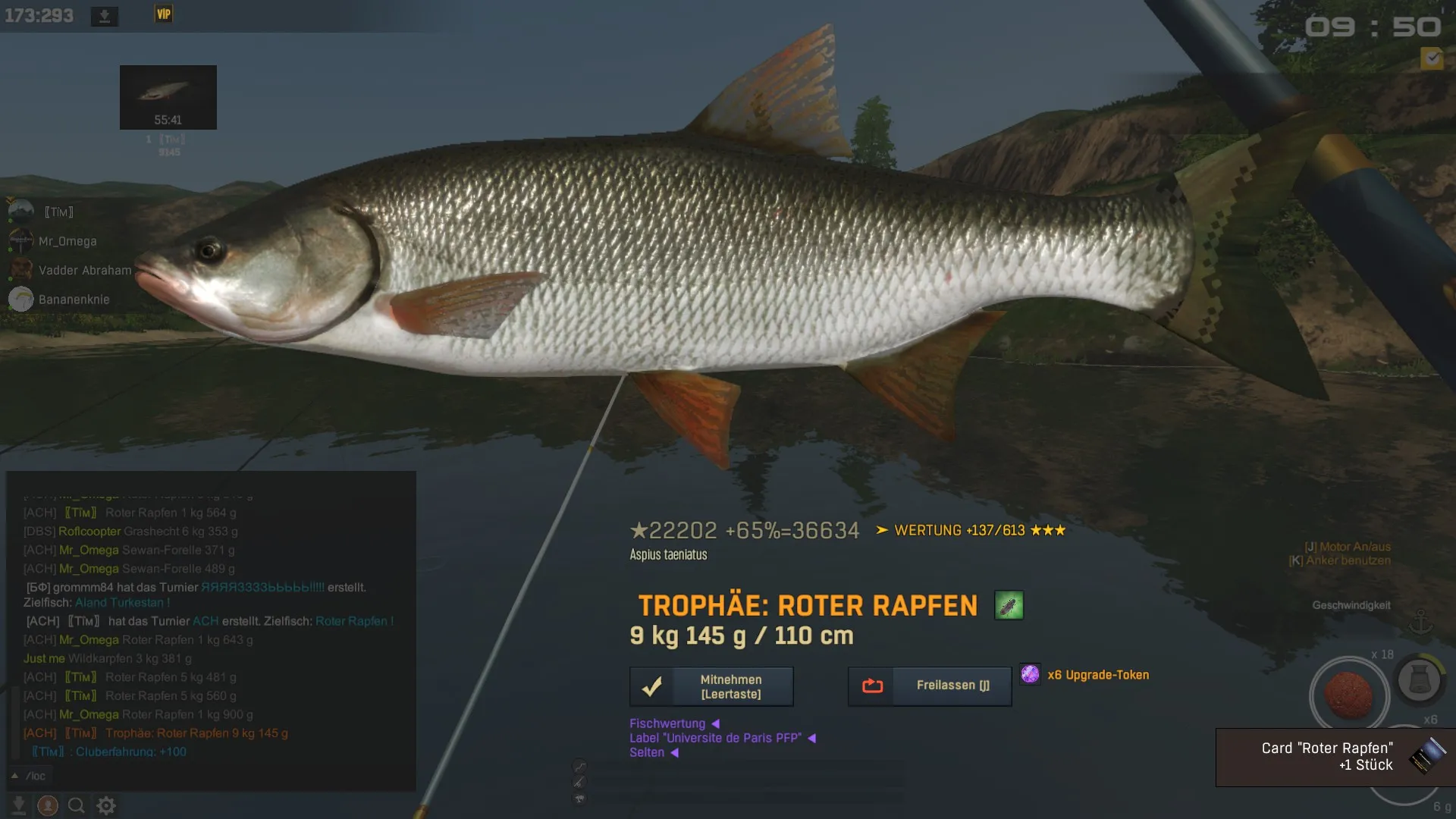The image size is (1456, 819).
Task: Open the magnifying glass search below chat
Action: pos(76,805)
